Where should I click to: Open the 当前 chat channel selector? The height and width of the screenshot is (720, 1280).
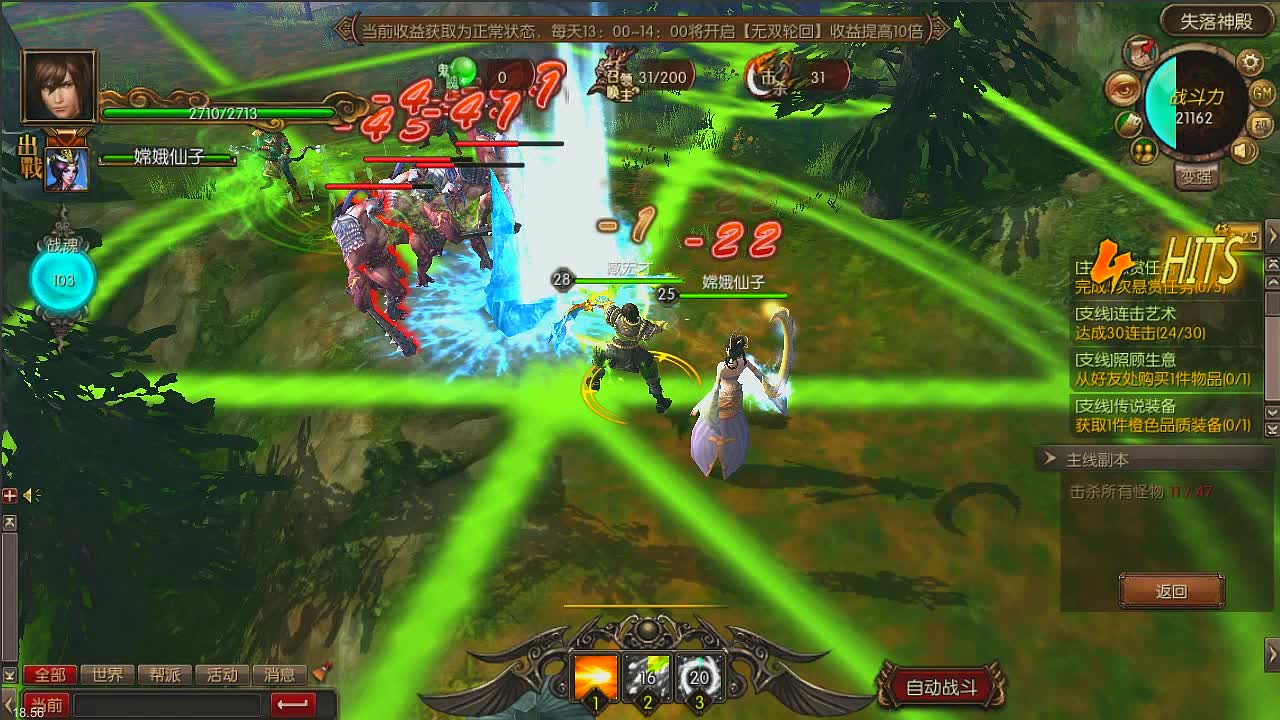coord(46,704)
